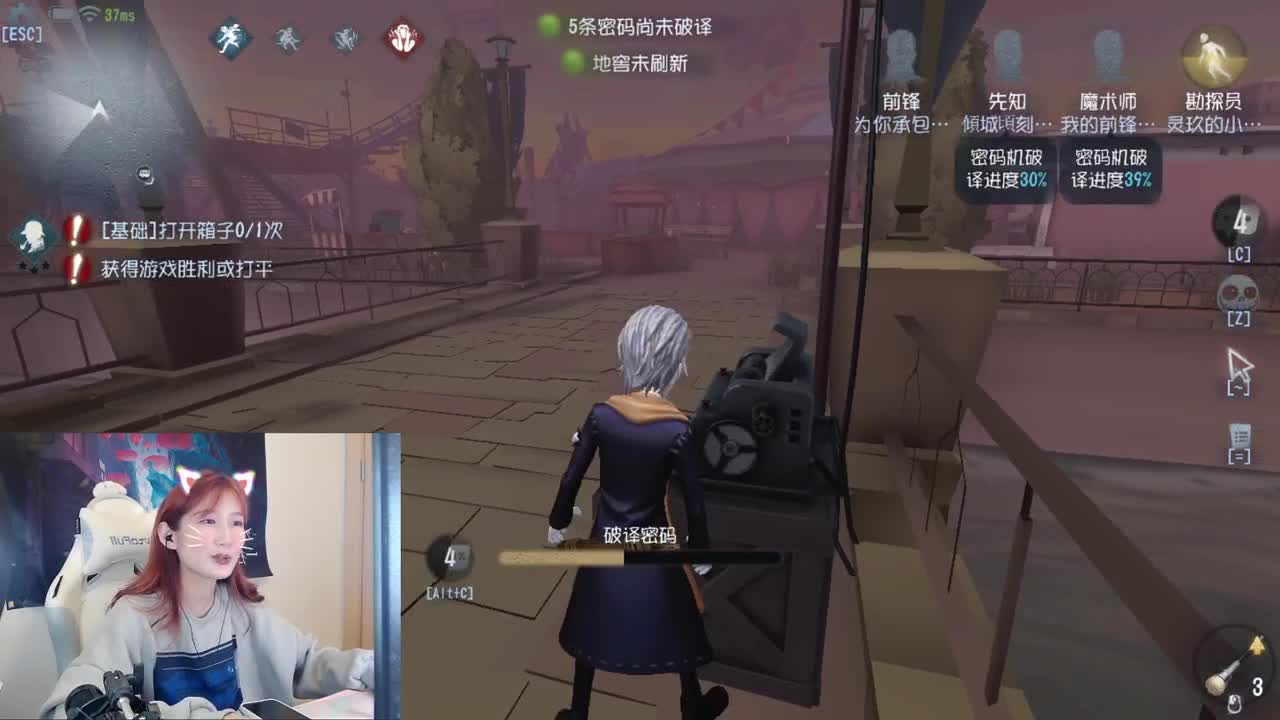Screen dimensions: 1280x720
Task: Click the 前锋 teammate portrait
Action: [905, 55]
